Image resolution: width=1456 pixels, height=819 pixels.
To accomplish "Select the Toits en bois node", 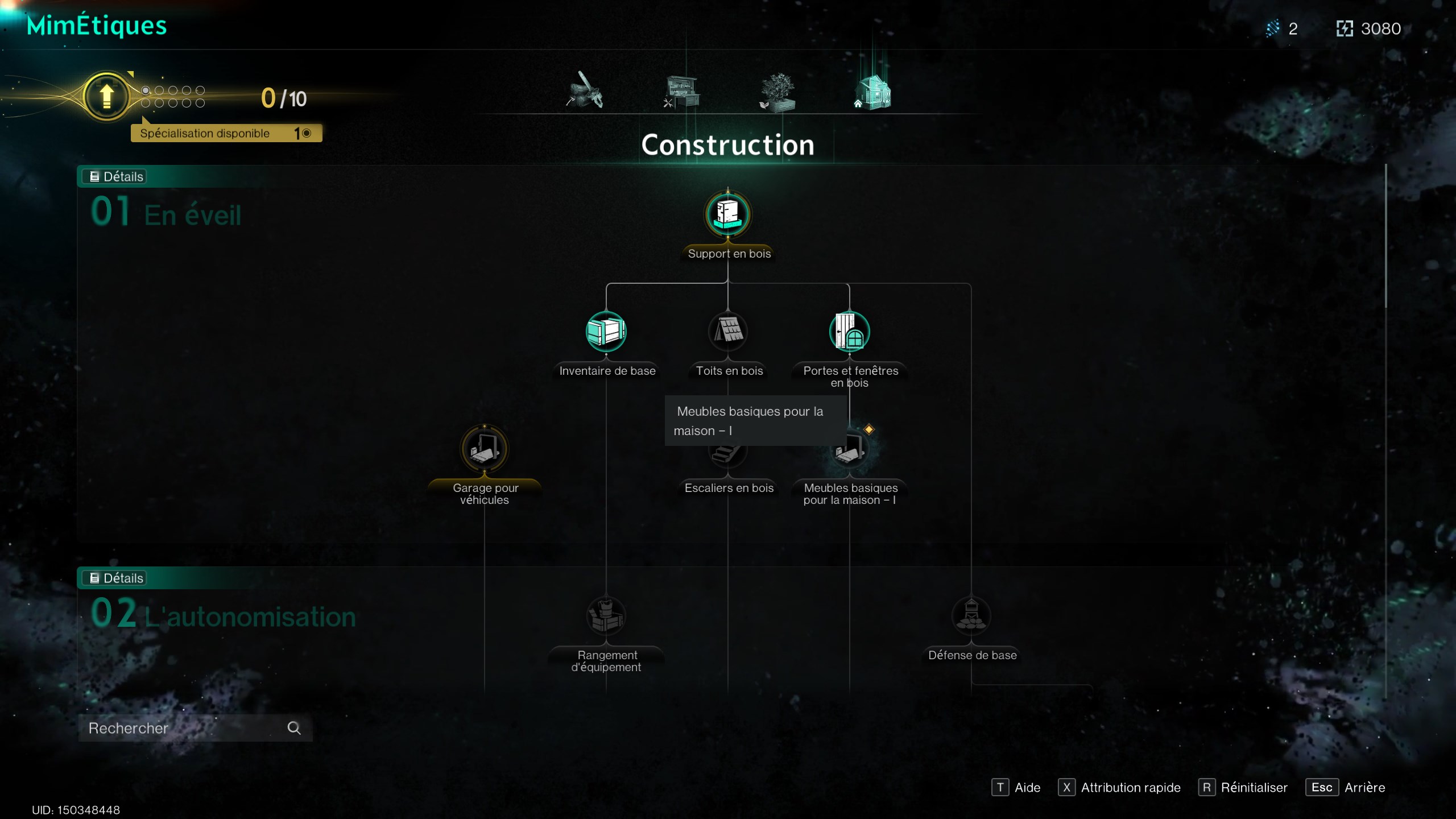I will coord(729,332).
